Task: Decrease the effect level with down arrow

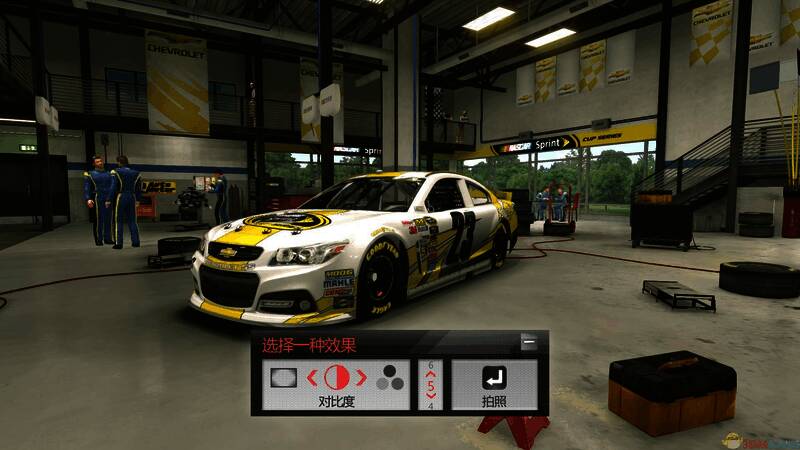Action: point(431,396)
